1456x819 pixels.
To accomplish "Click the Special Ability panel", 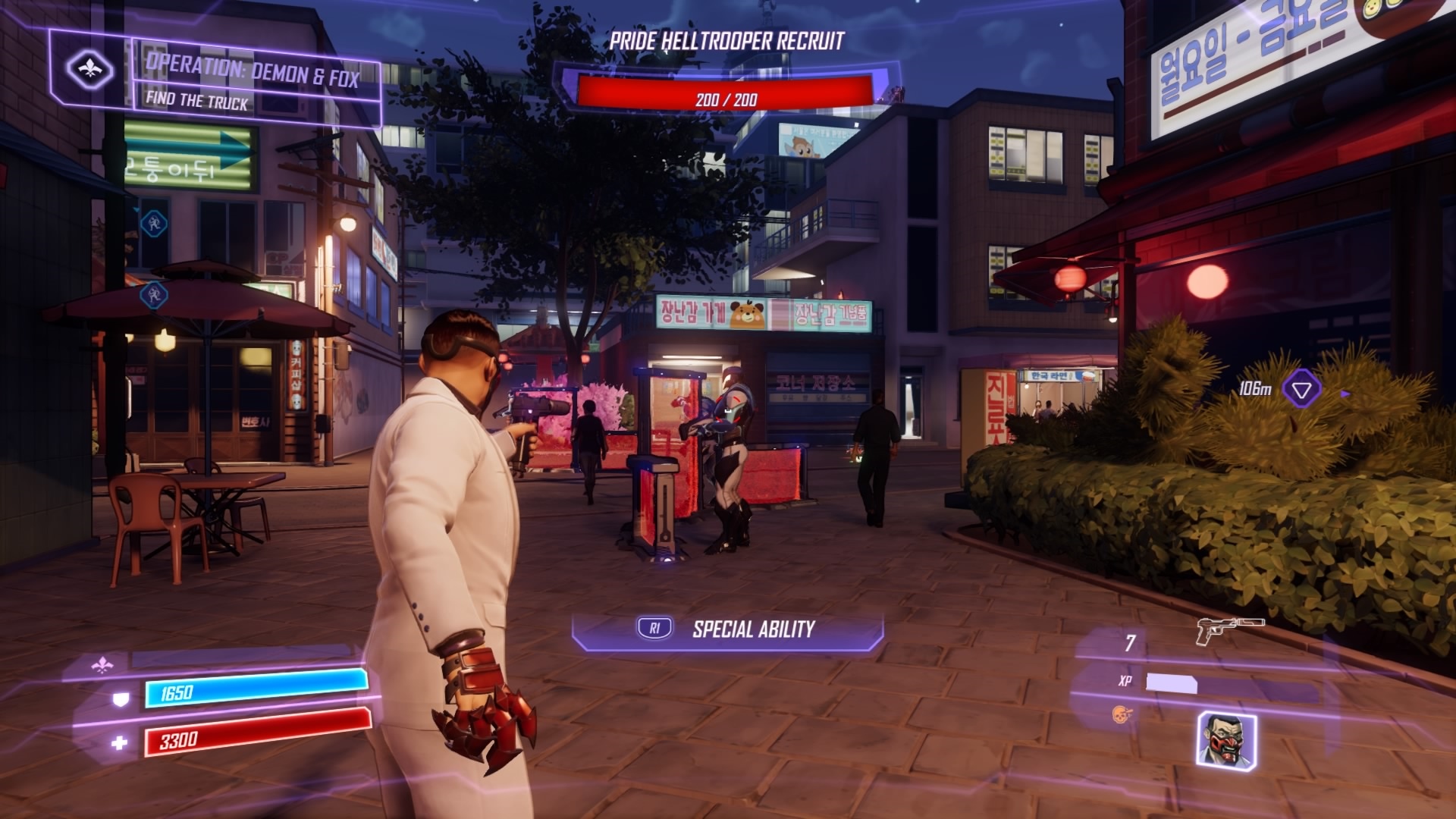I will click(728, 629).
